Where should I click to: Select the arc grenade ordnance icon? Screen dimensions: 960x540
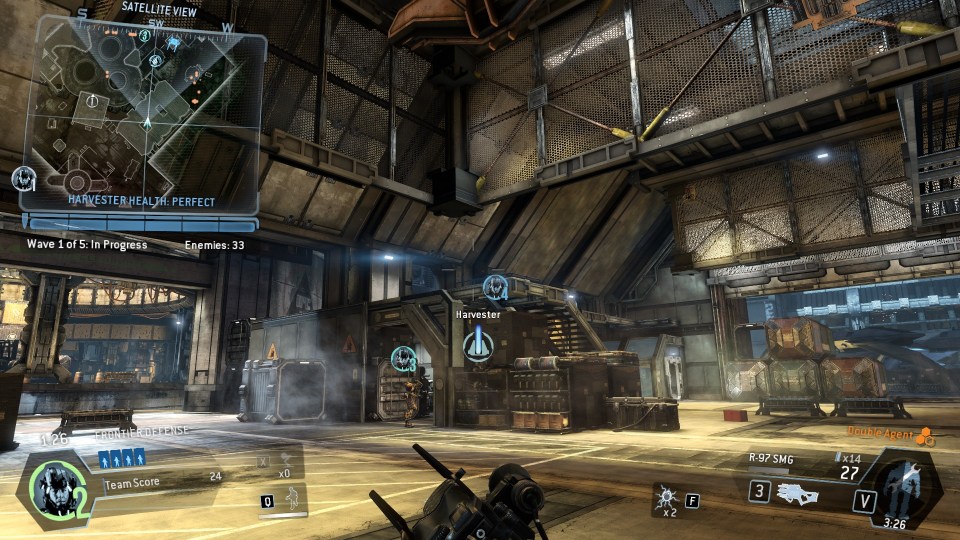coord(665,498)
